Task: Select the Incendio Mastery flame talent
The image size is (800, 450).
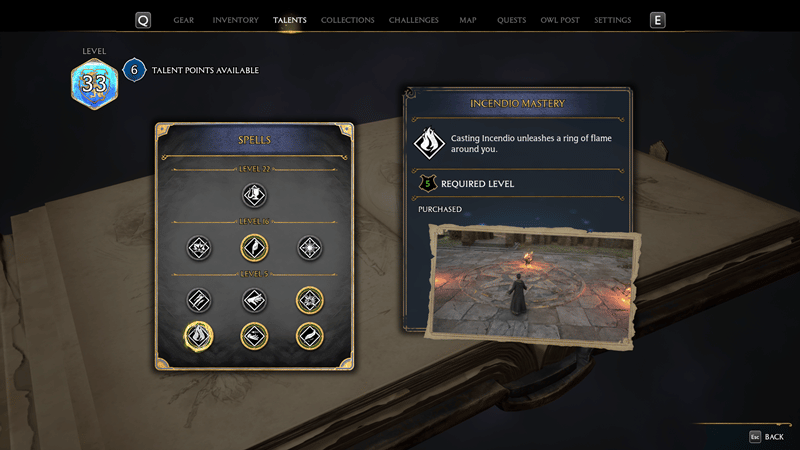Action: 199,335
